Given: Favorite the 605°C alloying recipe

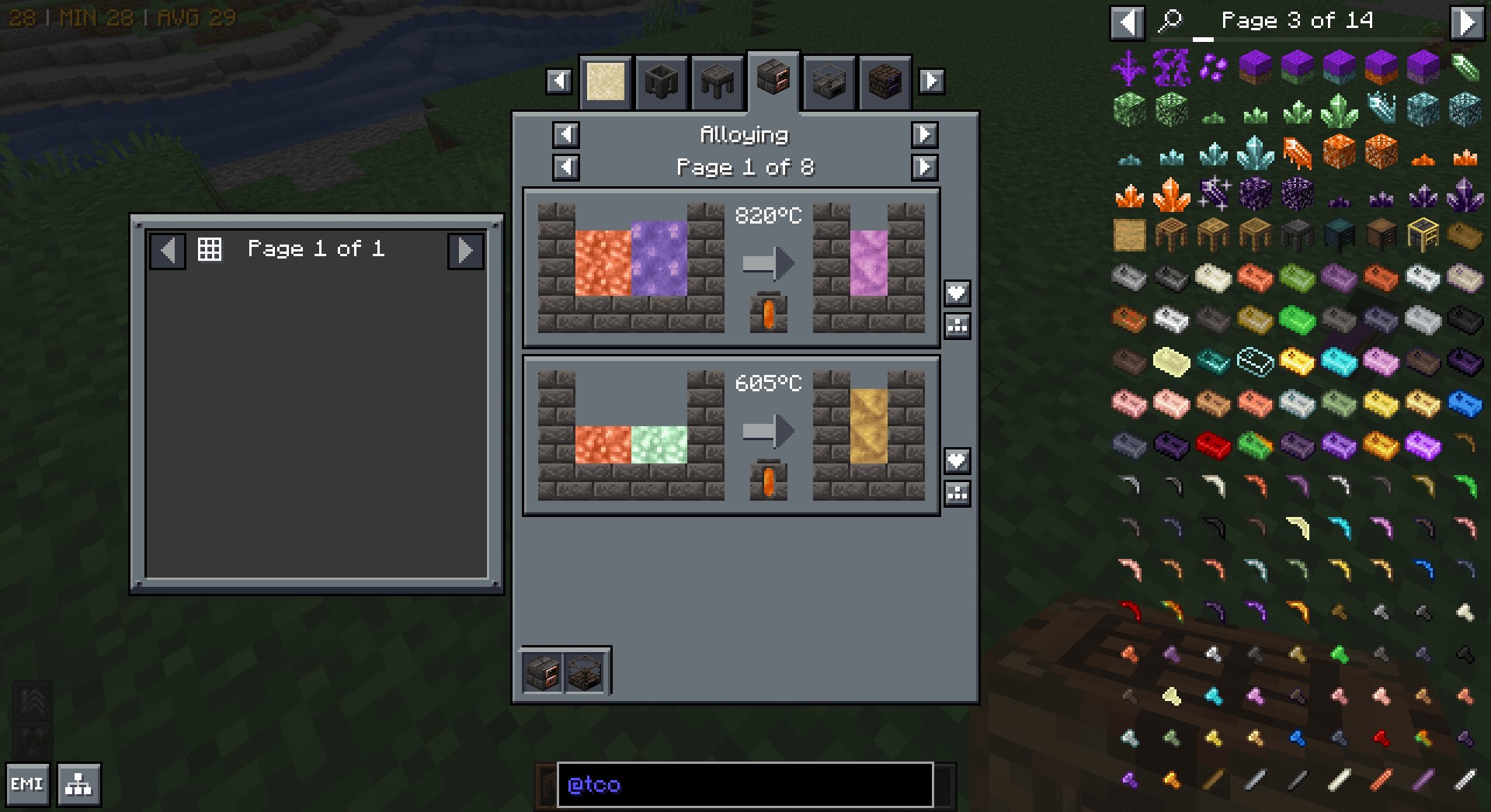Looking at the screenshot, I should [957, 460].
